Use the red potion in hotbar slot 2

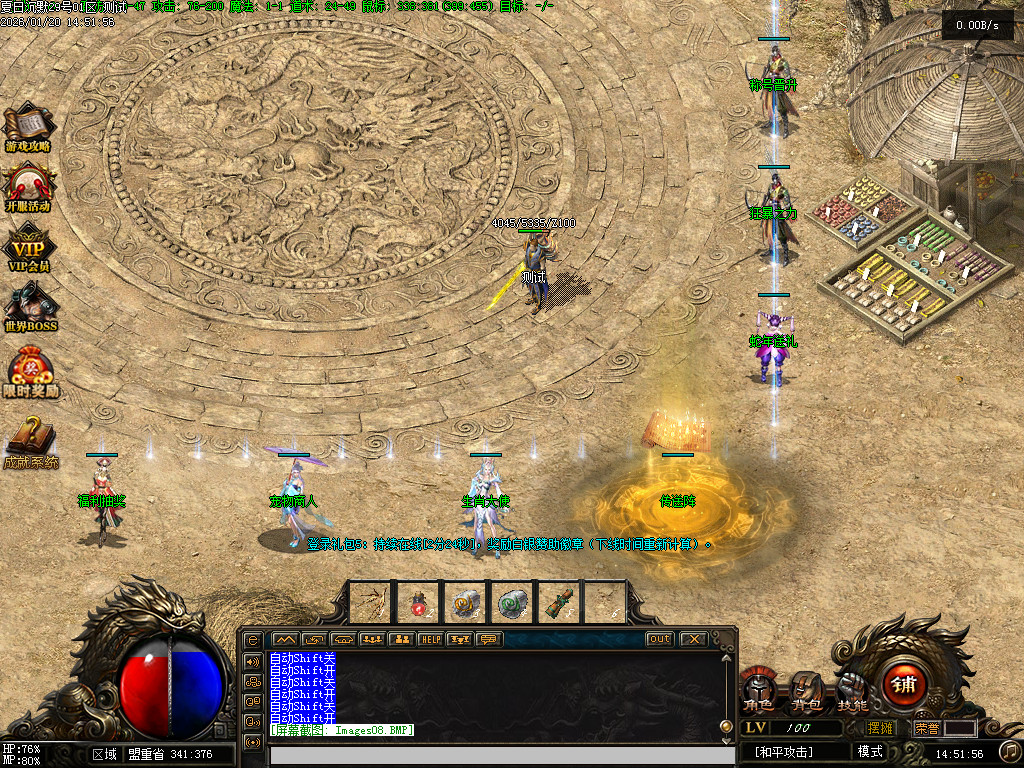pyautogui.click(x=418, y=602)
